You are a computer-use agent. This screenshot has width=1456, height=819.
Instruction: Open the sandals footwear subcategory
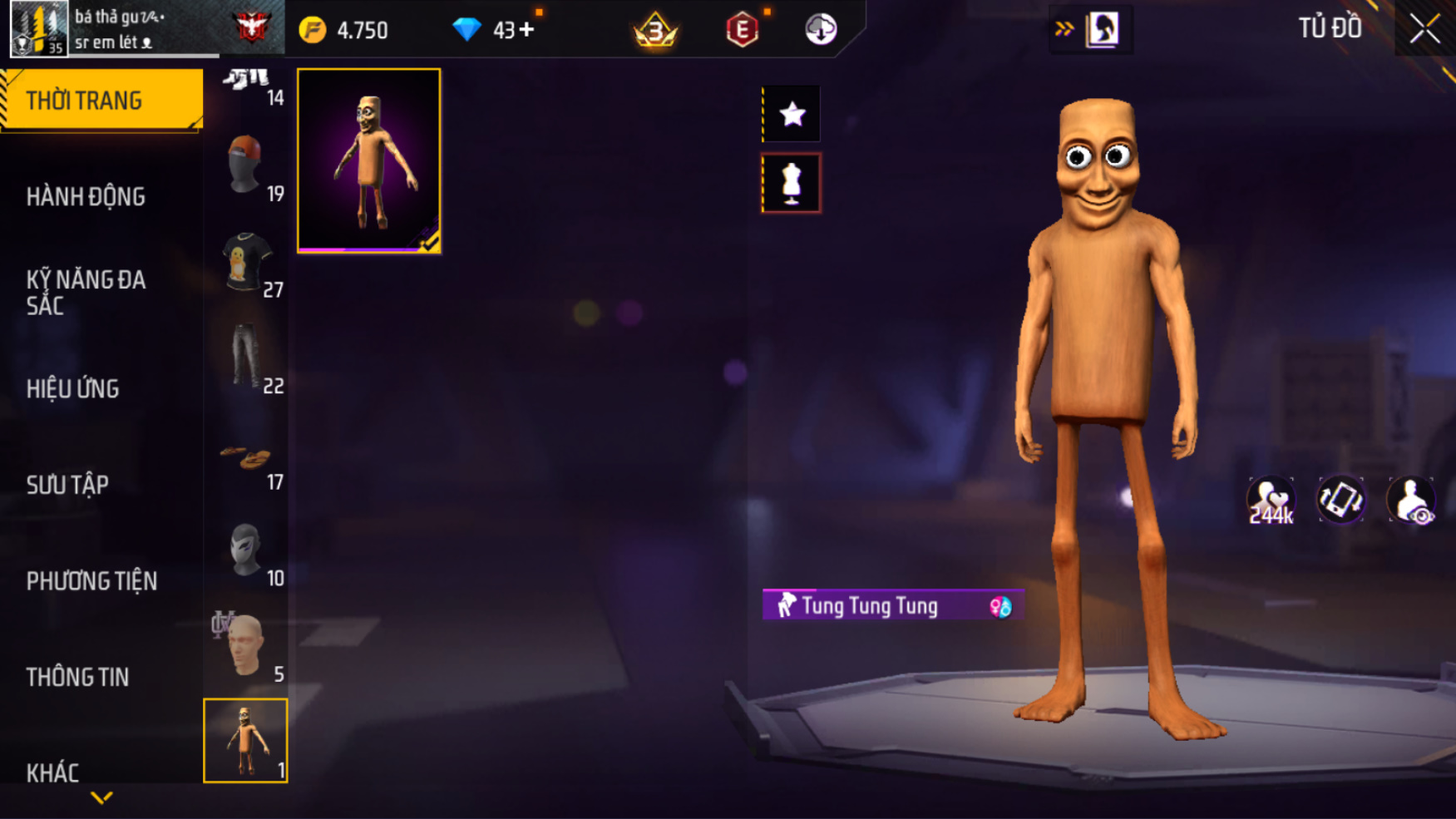(246, 458)
